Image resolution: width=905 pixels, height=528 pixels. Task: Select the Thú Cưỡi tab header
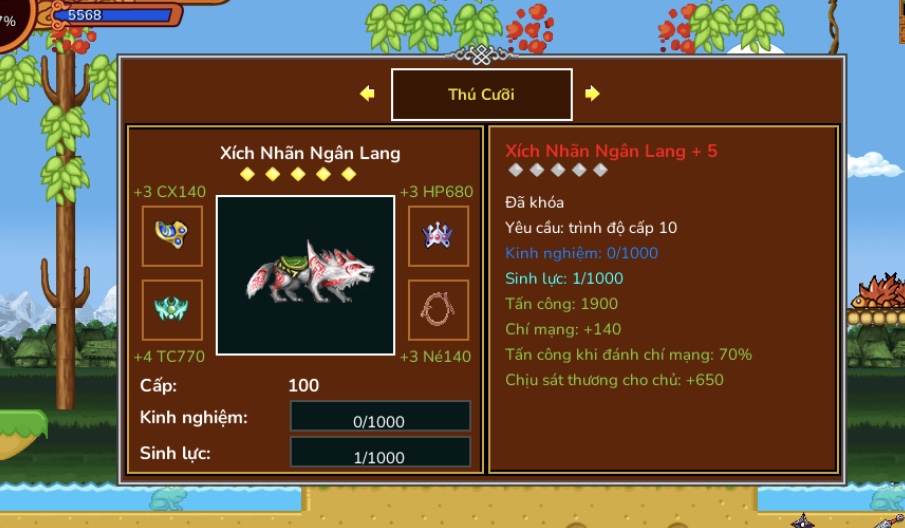481,95
